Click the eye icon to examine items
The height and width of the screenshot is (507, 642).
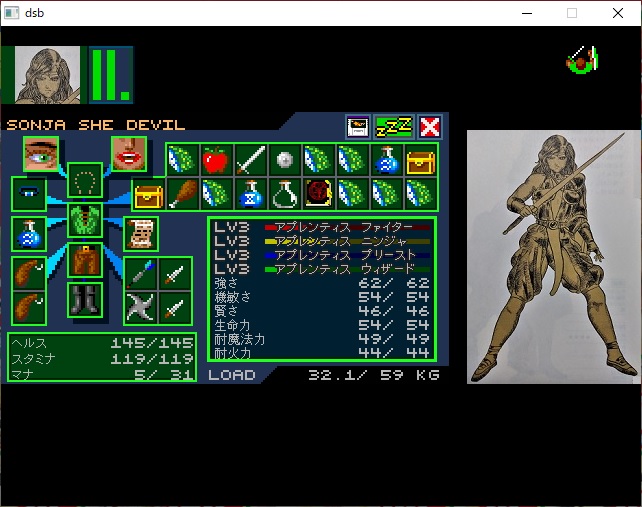tap(41, 154)
